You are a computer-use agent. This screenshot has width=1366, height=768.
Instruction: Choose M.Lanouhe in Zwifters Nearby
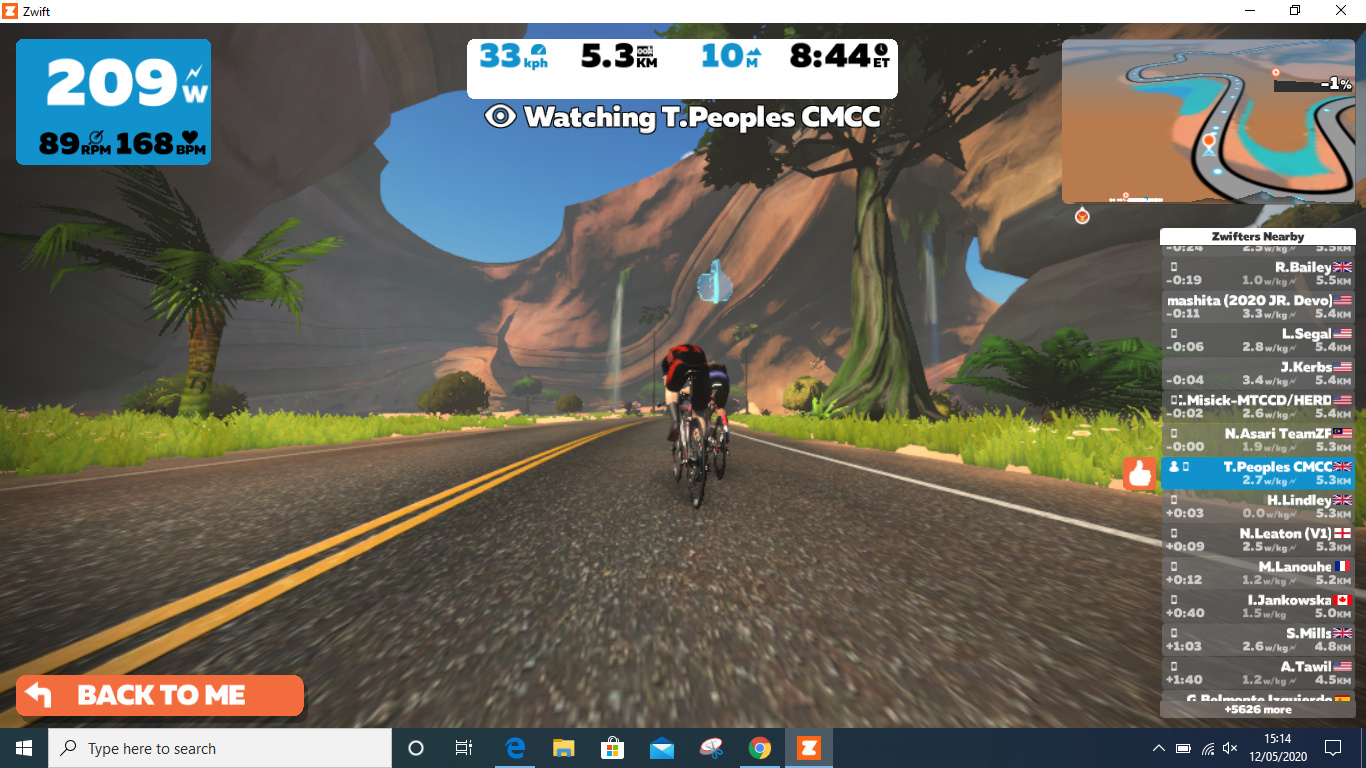pos(1258,573)
